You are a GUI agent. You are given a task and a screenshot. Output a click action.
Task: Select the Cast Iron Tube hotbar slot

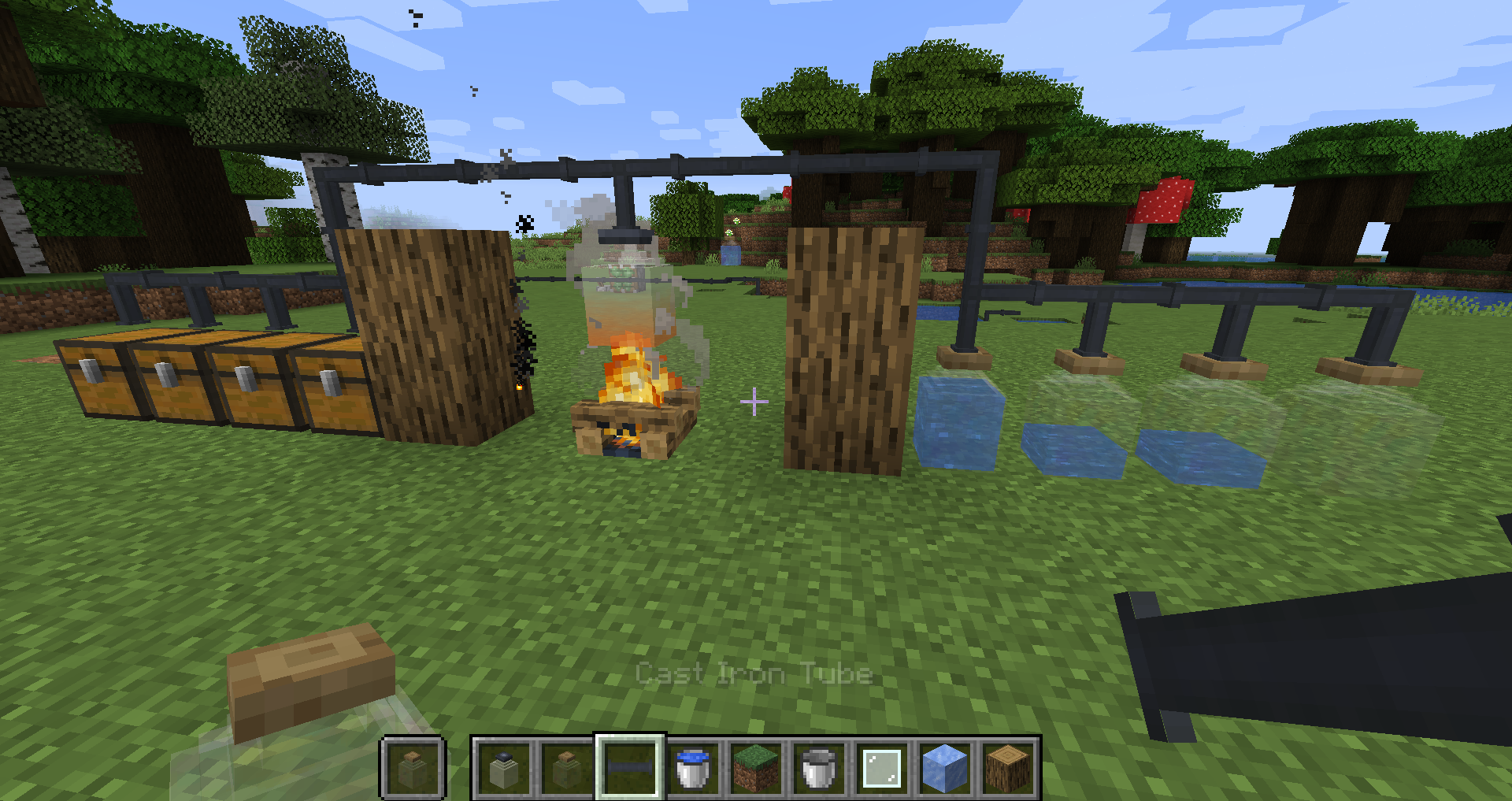click(629, 767)
